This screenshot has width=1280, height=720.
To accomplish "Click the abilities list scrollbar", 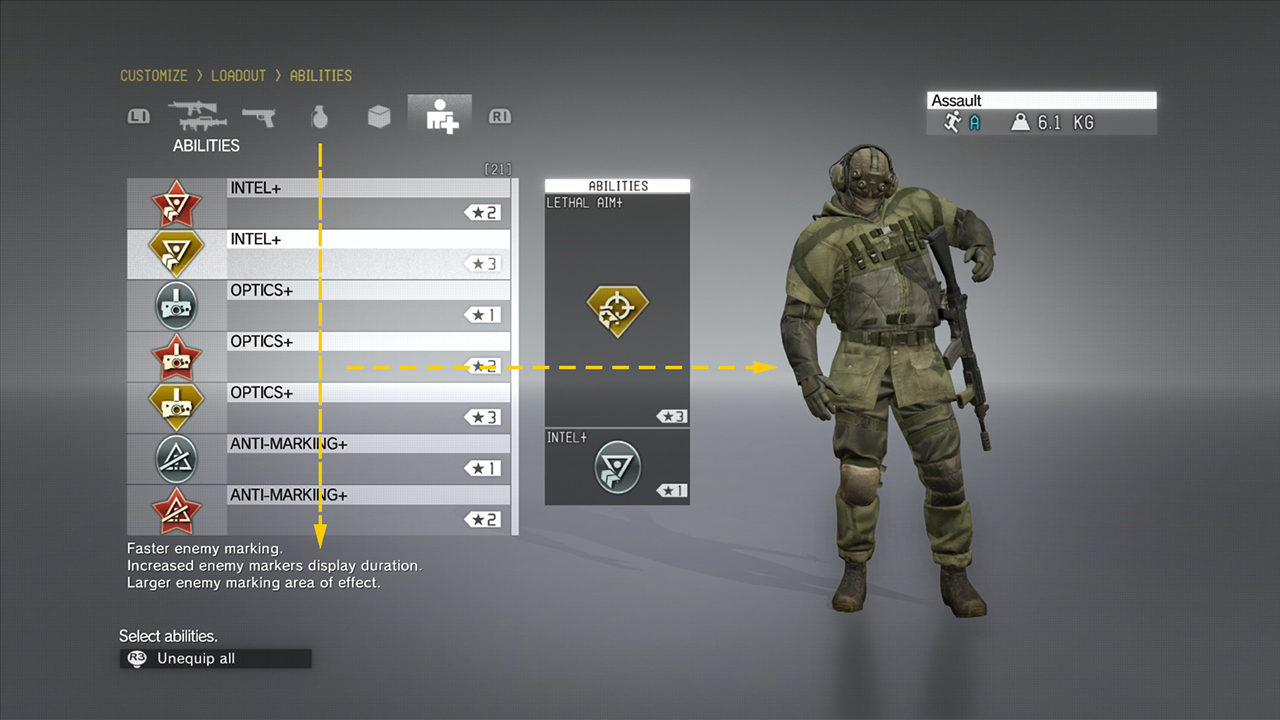I will [x=515, y=356].
